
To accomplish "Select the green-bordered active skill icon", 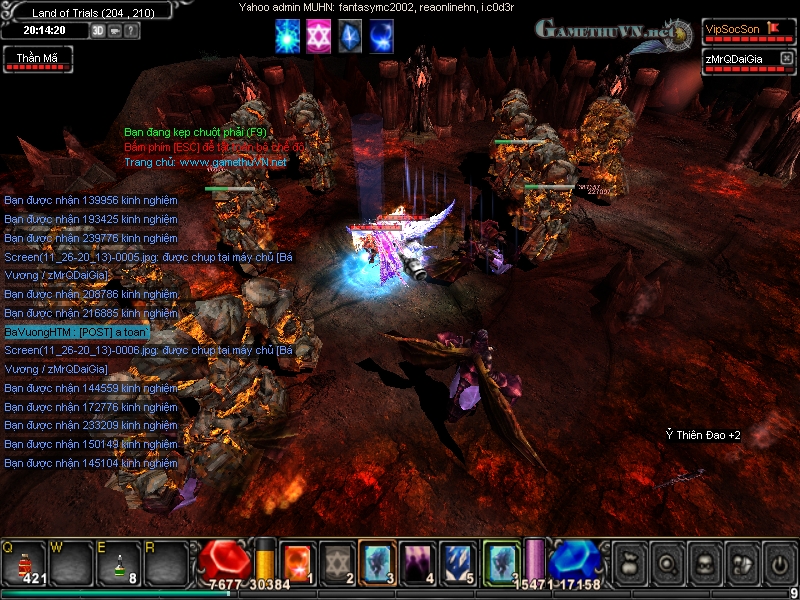I will (x=501, y=561).
